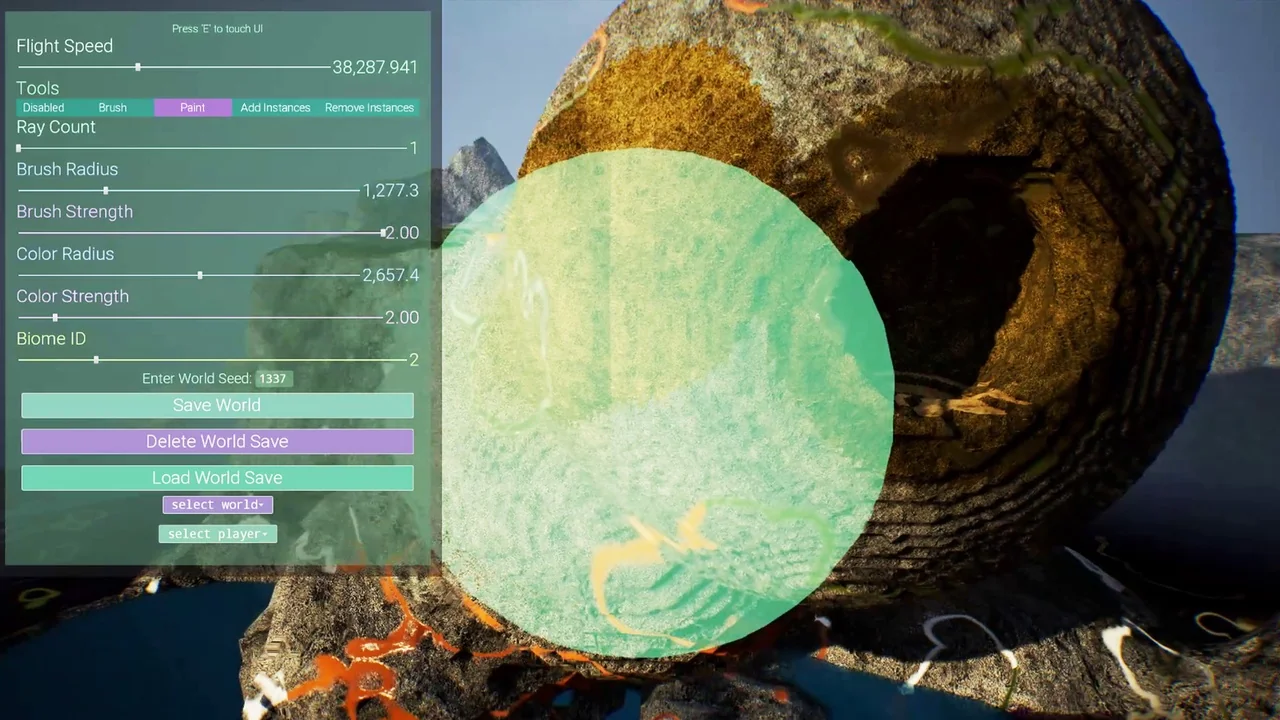Load the world save

[x=217, y=478]
